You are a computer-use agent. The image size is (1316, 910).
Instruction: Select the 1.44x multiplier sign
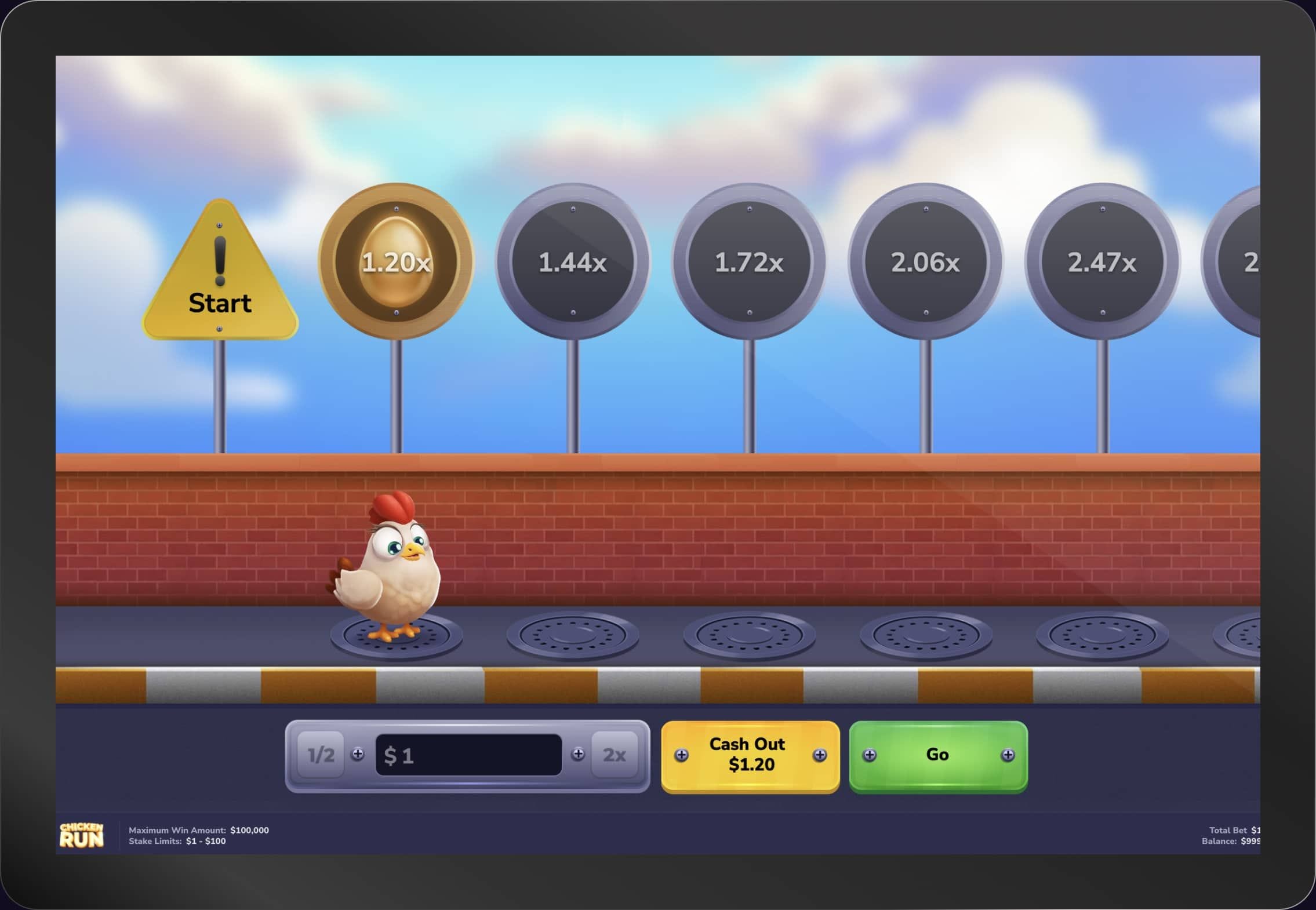(573, 263)
